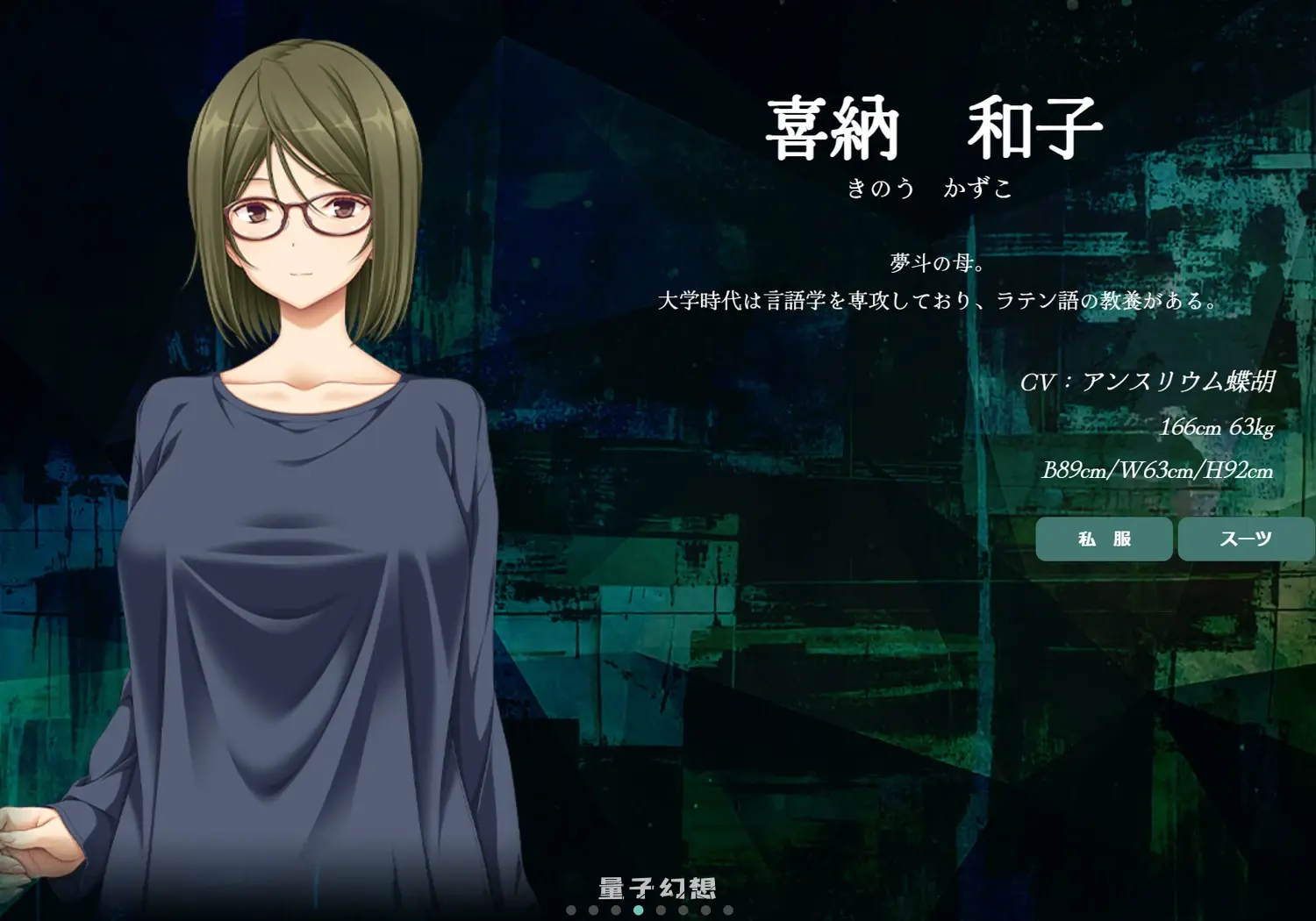The height and width of the screenshot is (921, 1316).
Task: Click the height and weight 166cm 63kg
Action: tap(1218, 429)
